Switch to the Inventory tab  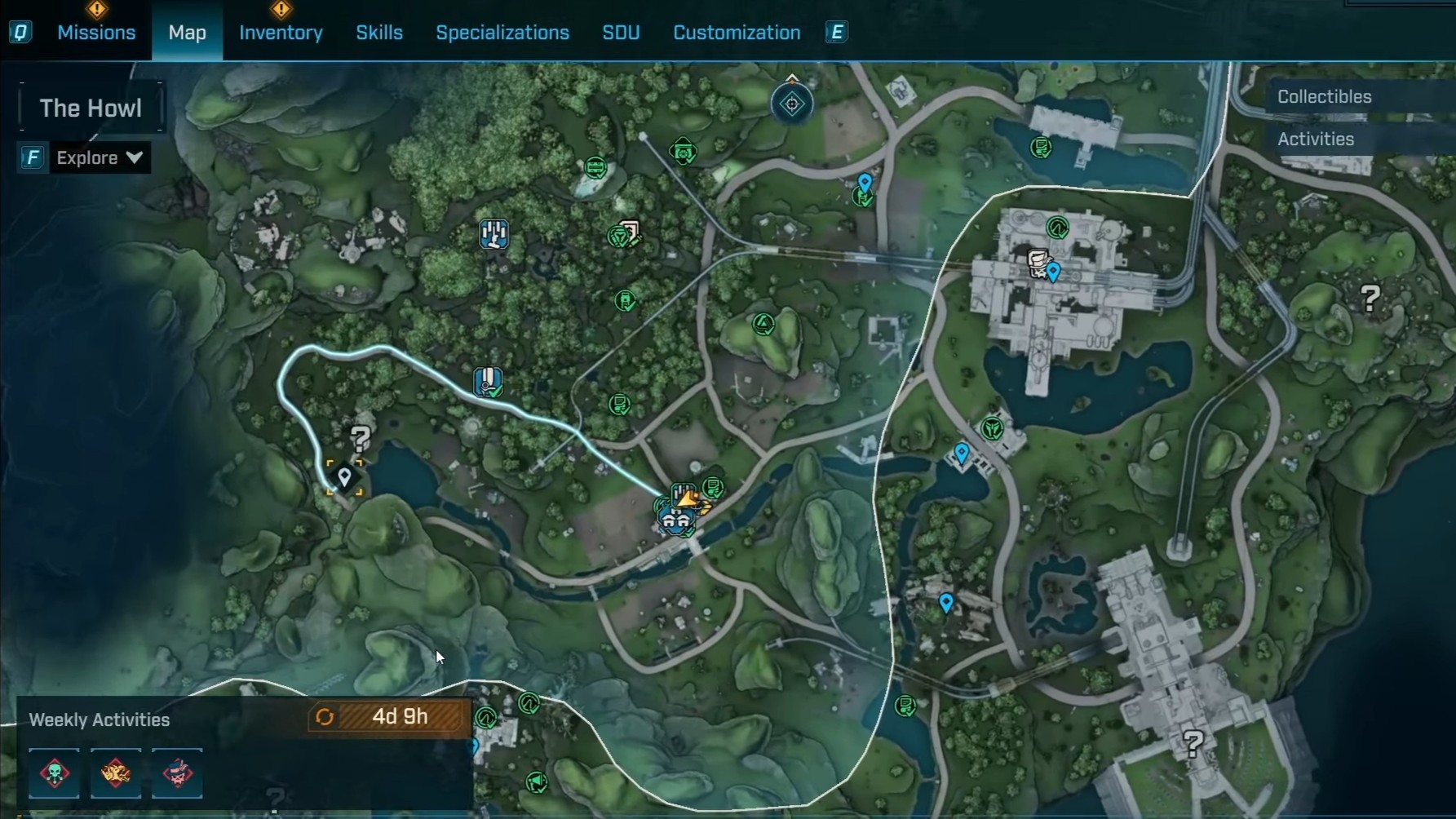click(281, 33)
